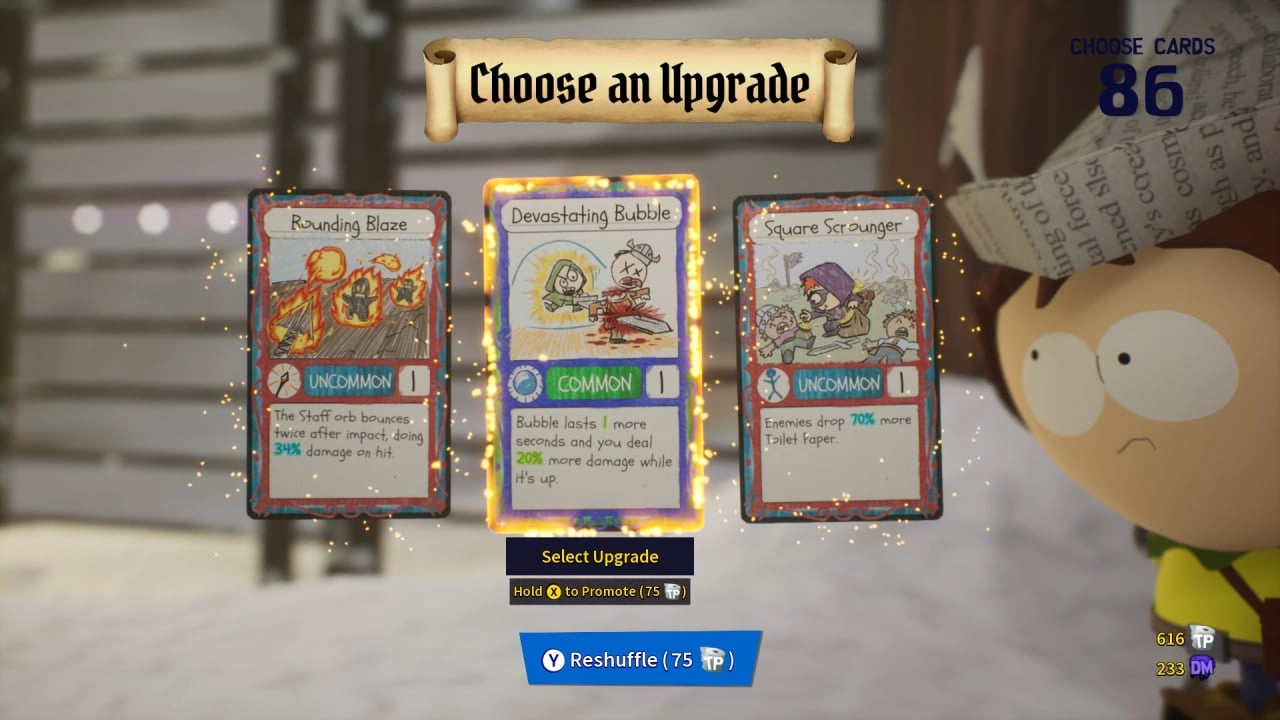Image resolution: width=1280 pixels, height=720 pixels.
Task: Select the UNCOMMON badge on Rounding Blaze
Action: [x=349, y=382]
